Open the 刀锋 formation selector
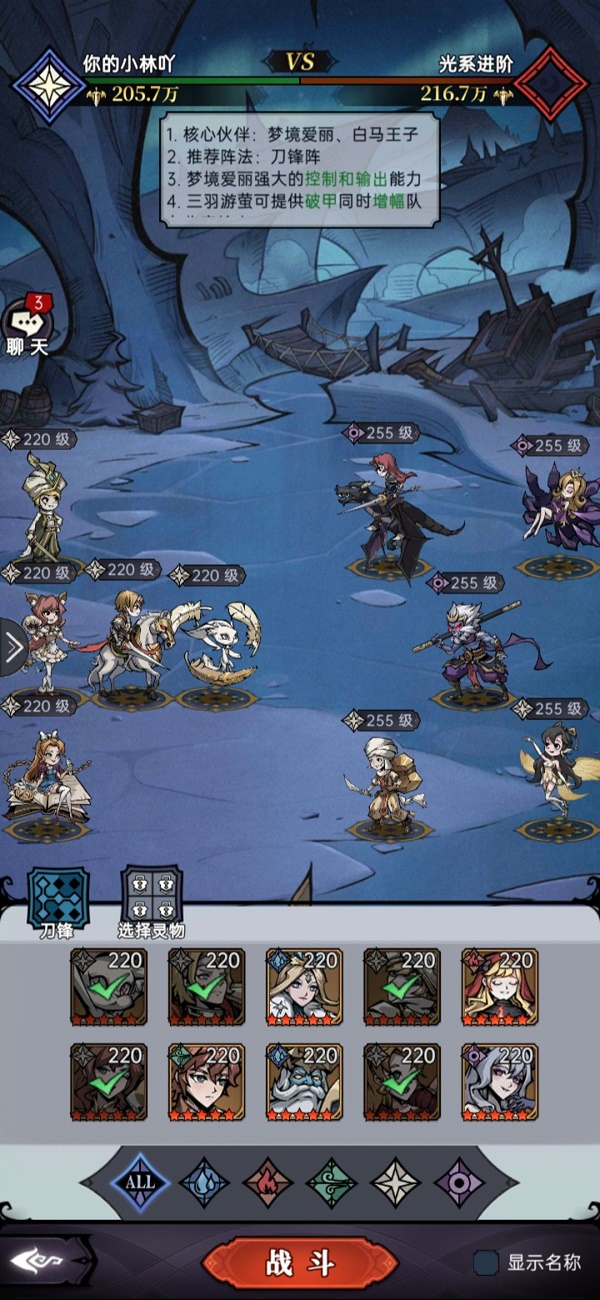600x1300 pixels. [57, 900]
